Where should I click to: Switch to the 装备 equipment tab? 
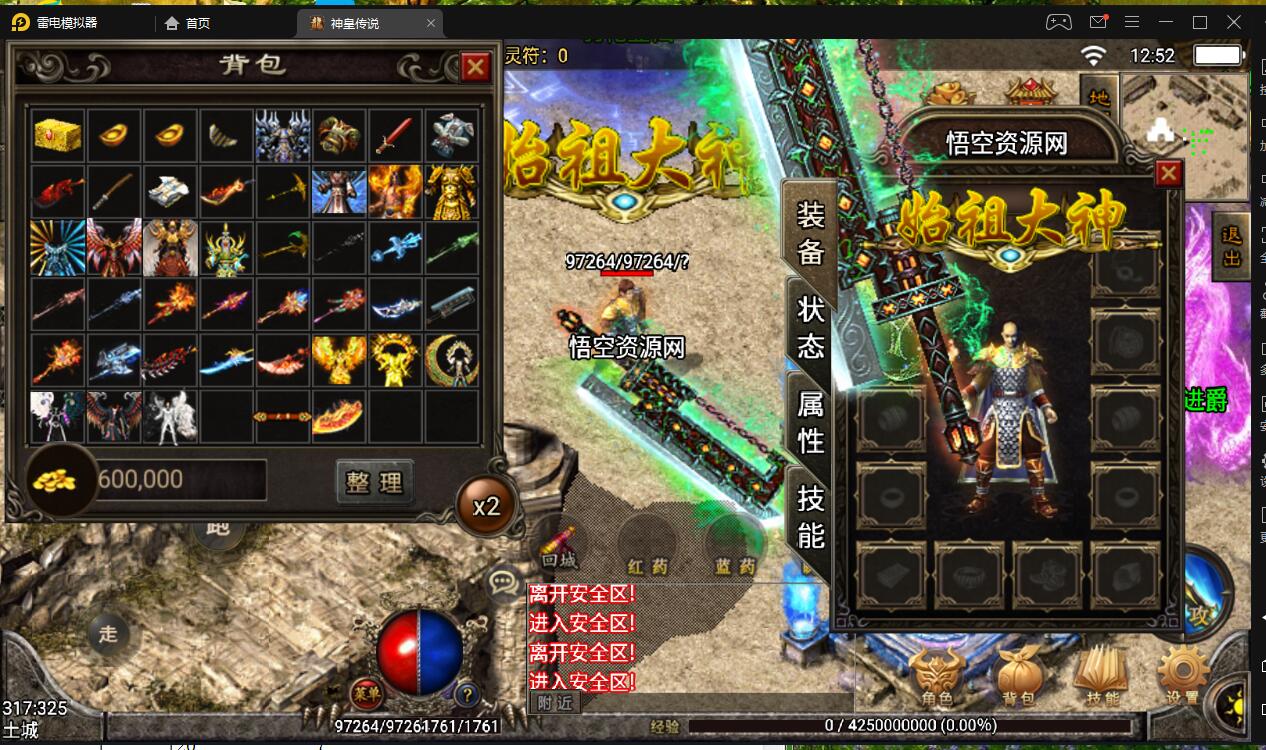tap(810, 232)
